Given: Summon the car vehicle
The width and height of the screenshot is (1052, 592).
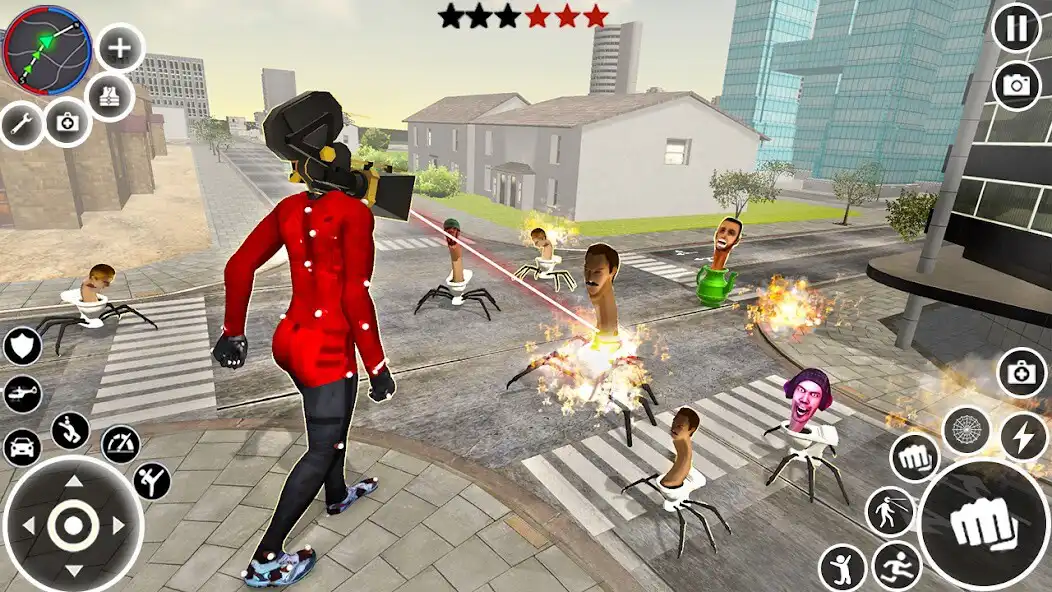Looking at the screenshot, I should (22, 446).
